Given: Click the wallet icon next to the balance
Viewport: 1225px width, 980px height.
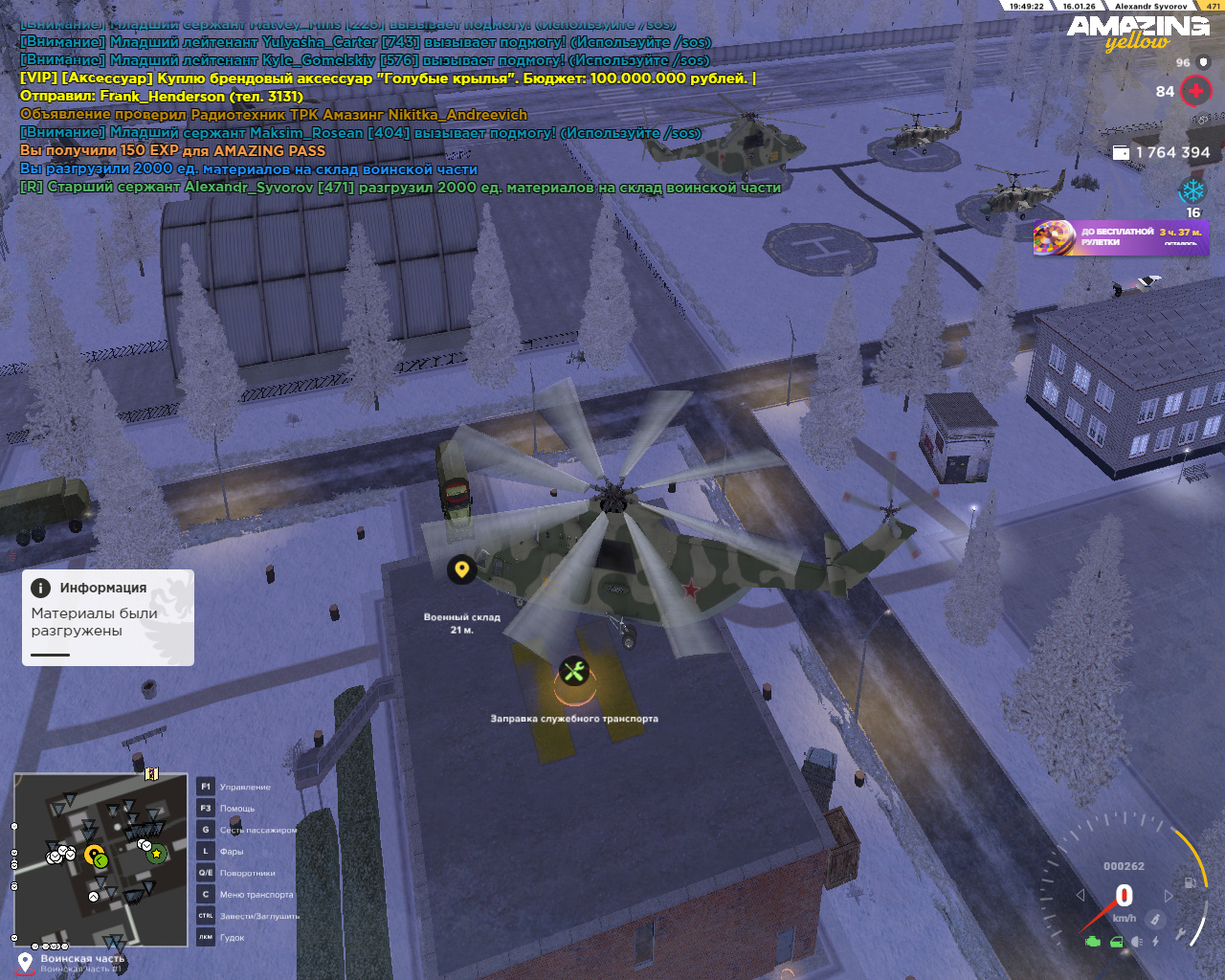Looking at the screenshot, I should [x=1122, y=152].
